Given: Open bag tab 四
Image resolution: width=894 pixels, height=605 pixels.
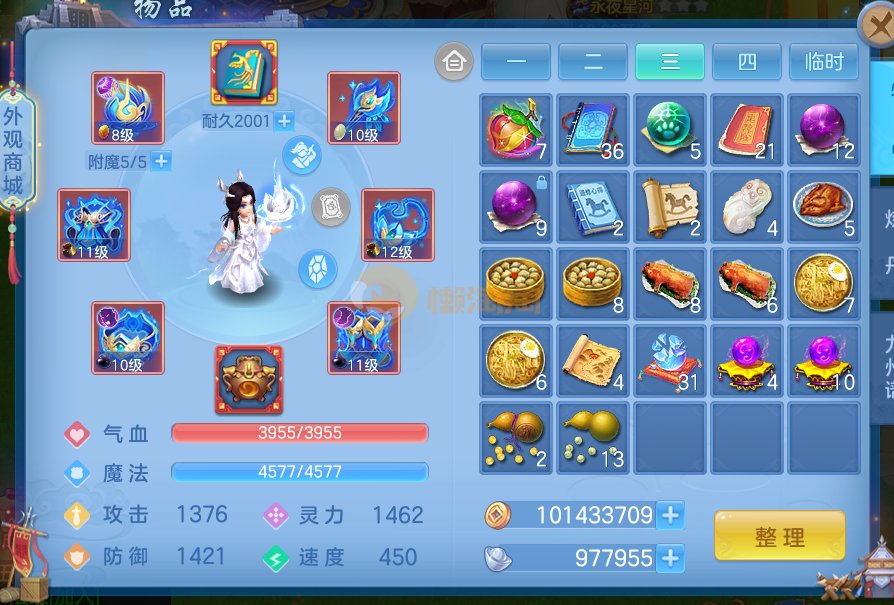Looking at the screenshot, I should (x=747, y=62).
